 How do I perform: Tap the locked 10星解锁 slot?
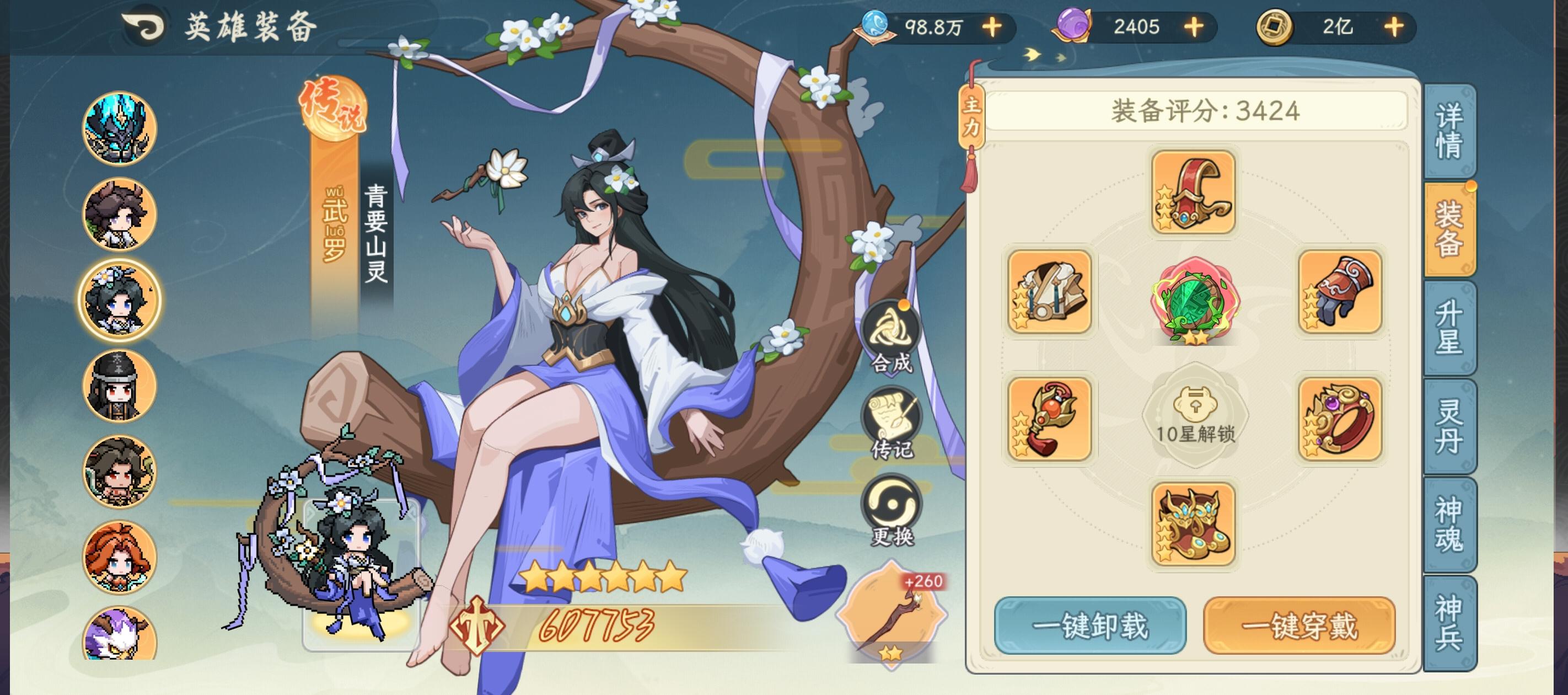tap(1197, 420)
